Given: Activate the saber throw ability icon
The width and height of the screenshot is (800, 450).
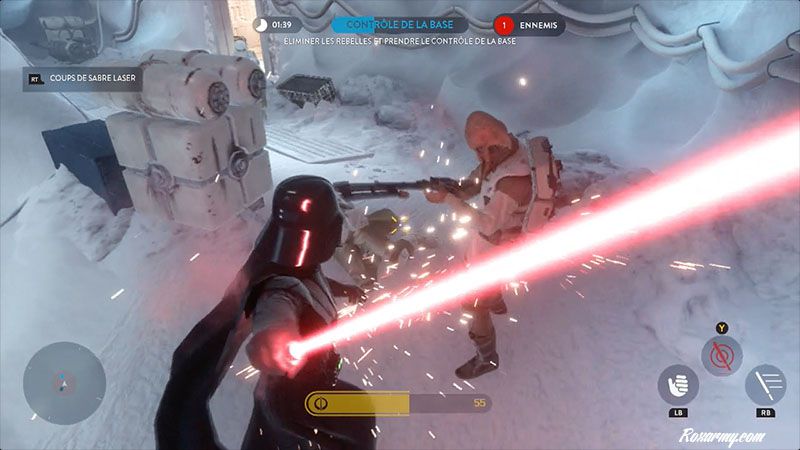Looking at the screenshot, I should pos(765,384).
